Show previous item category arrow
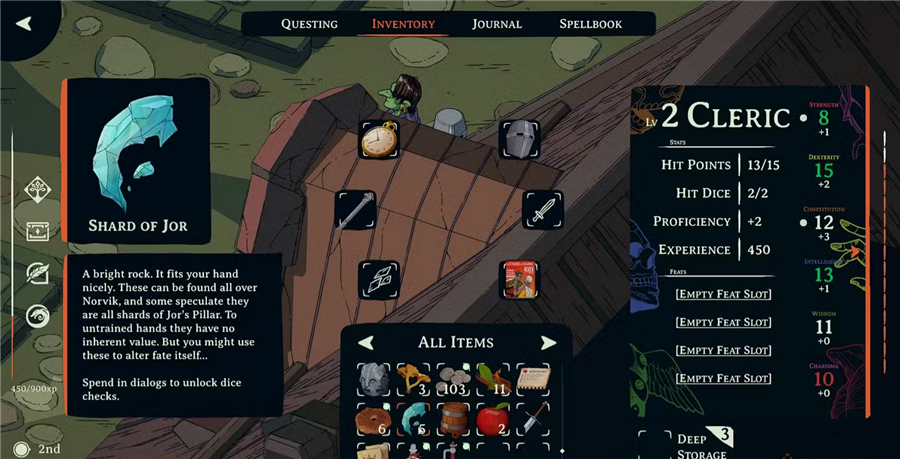 point(367,343)
